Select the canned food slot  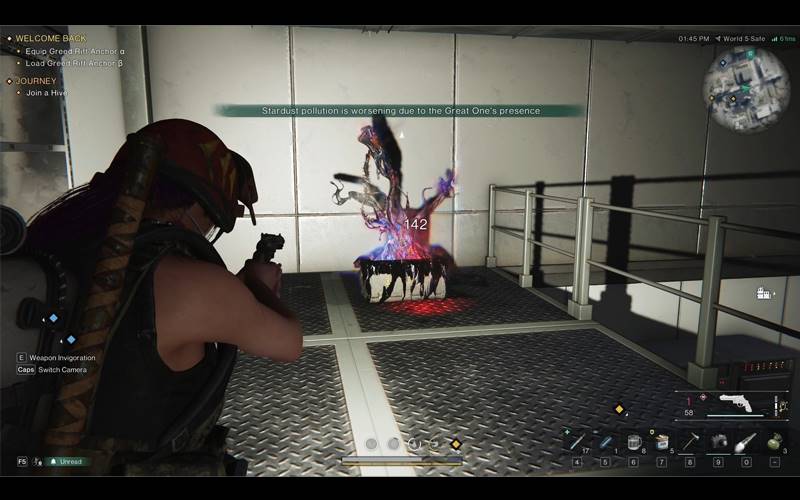661,441
